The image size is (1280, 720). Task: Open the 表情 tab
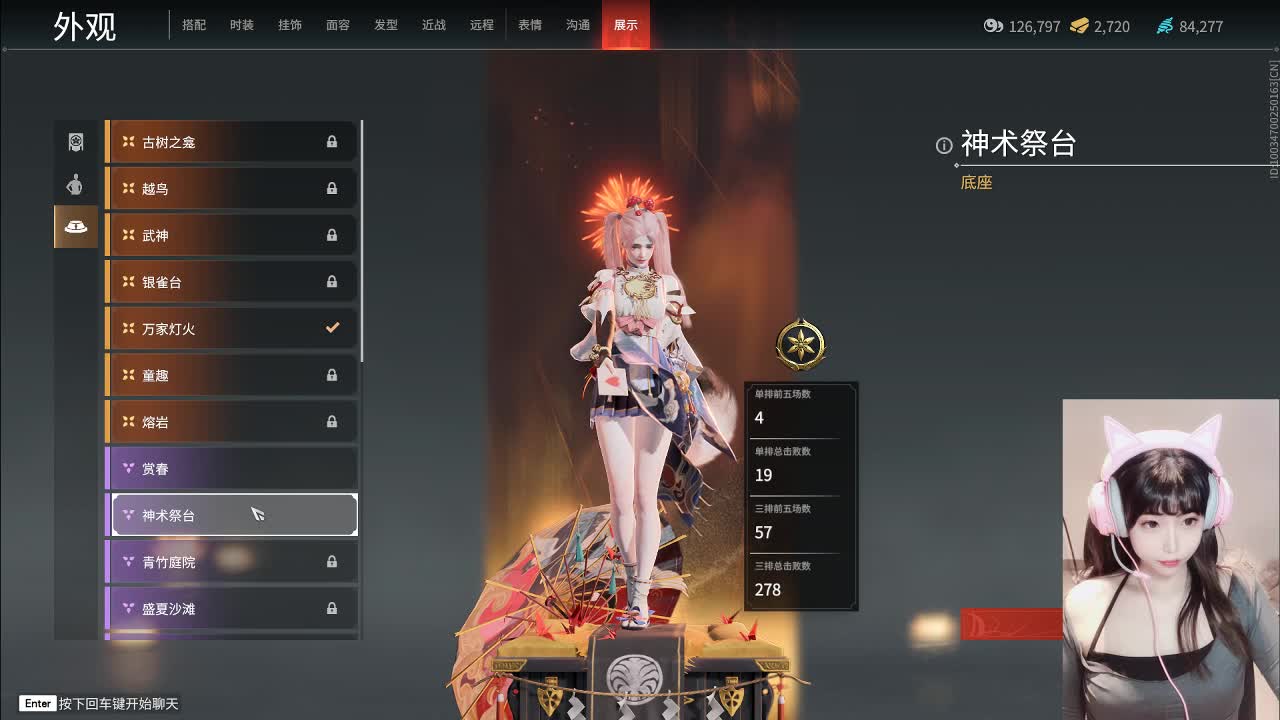coord(530,25)
